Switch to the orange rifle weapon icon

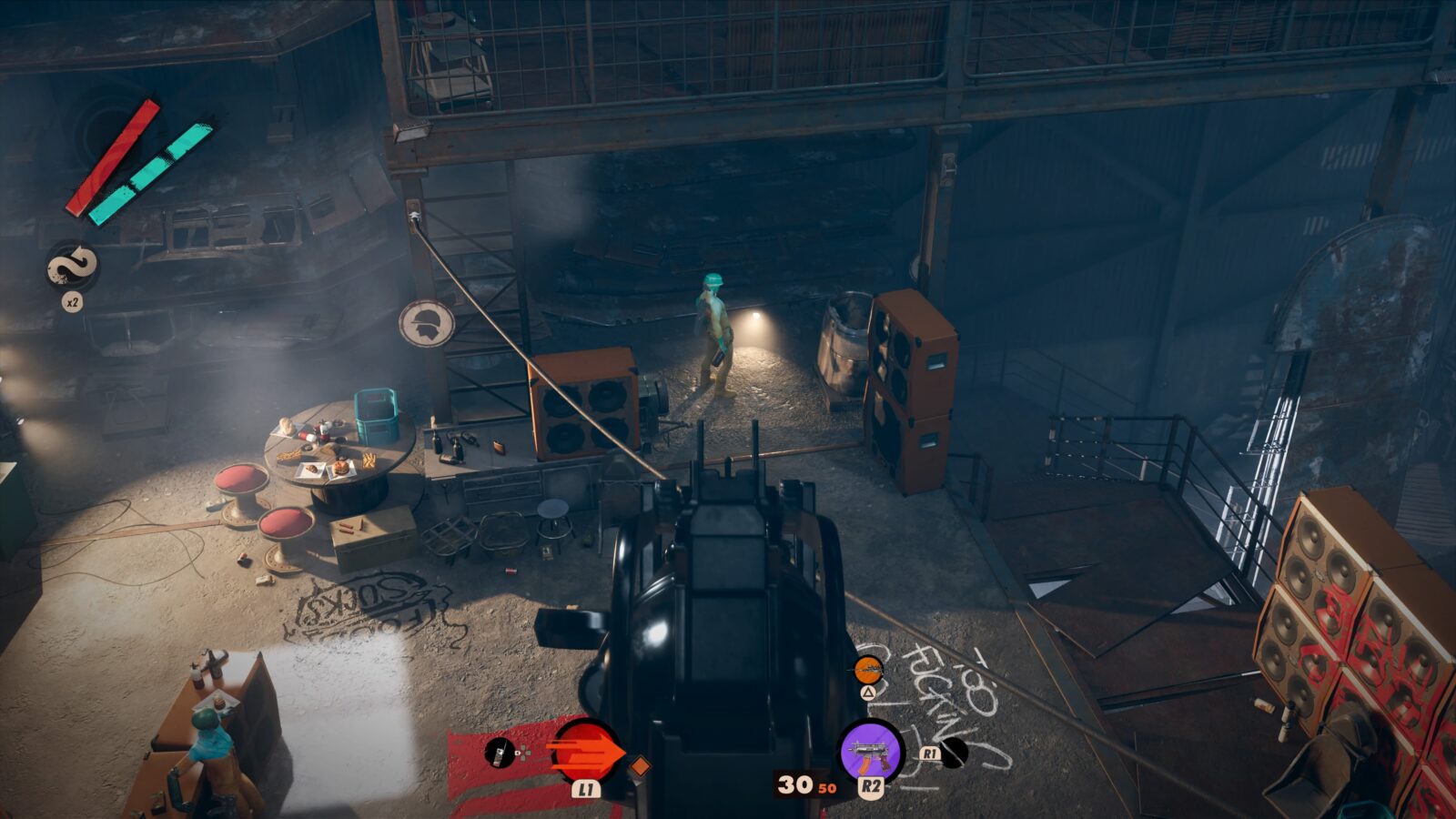tap(868, 671)
